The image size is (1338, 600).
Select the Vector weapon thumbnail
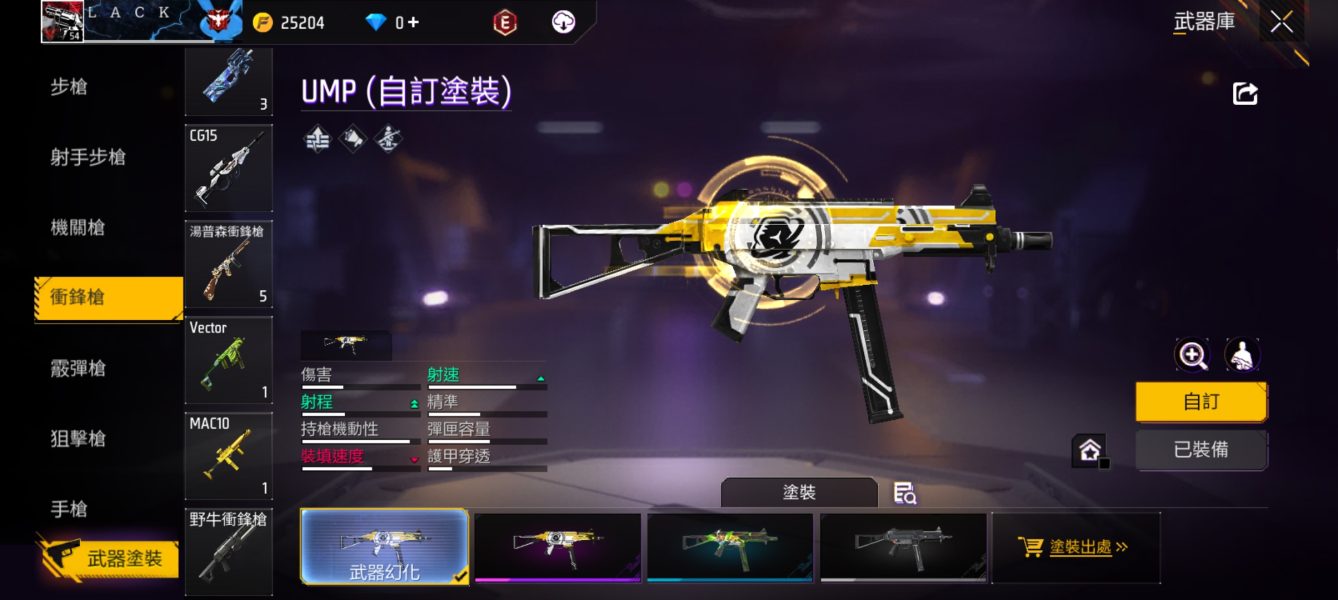click(x=228, y=359)
